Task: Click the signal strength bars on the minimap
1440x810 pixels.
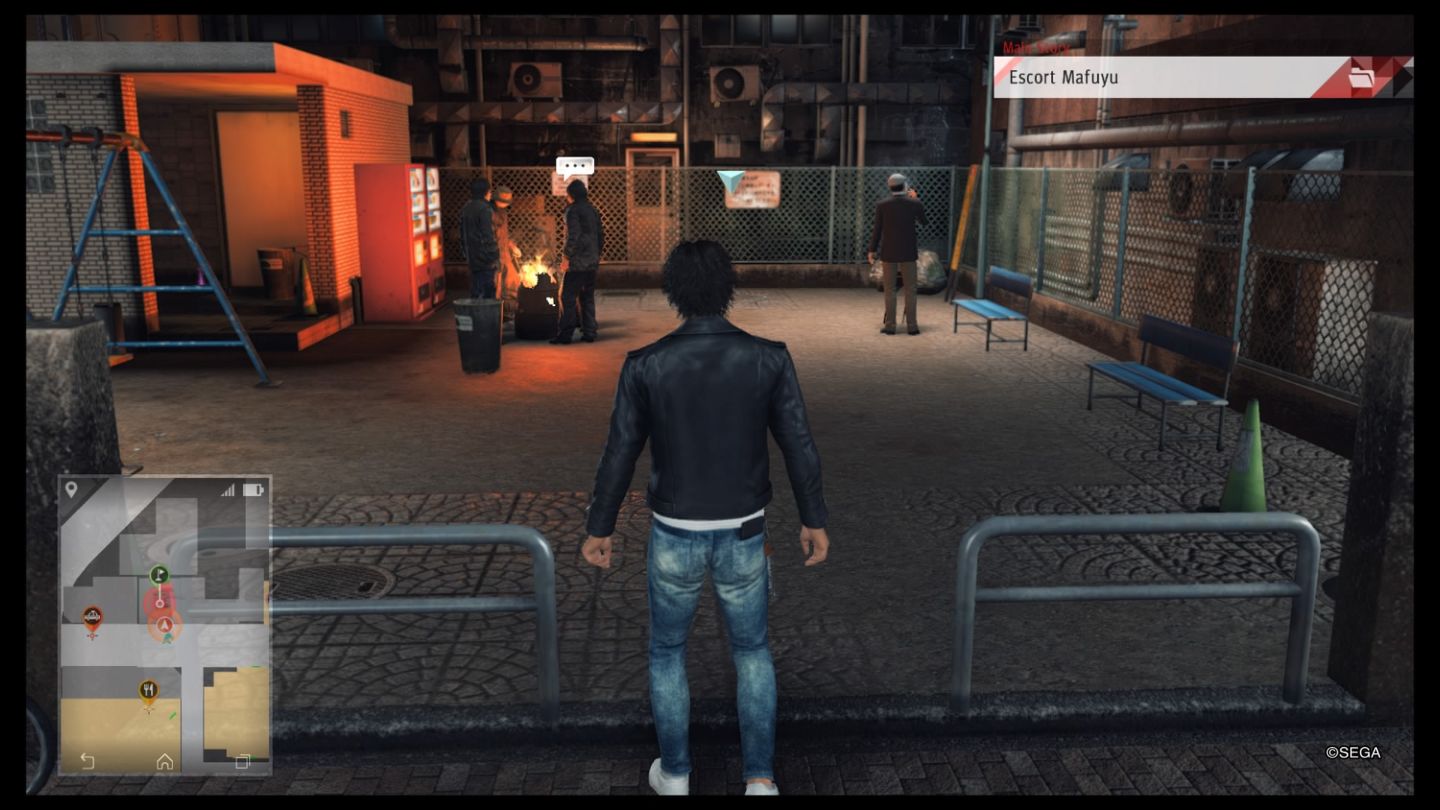Action: (229, 489)
